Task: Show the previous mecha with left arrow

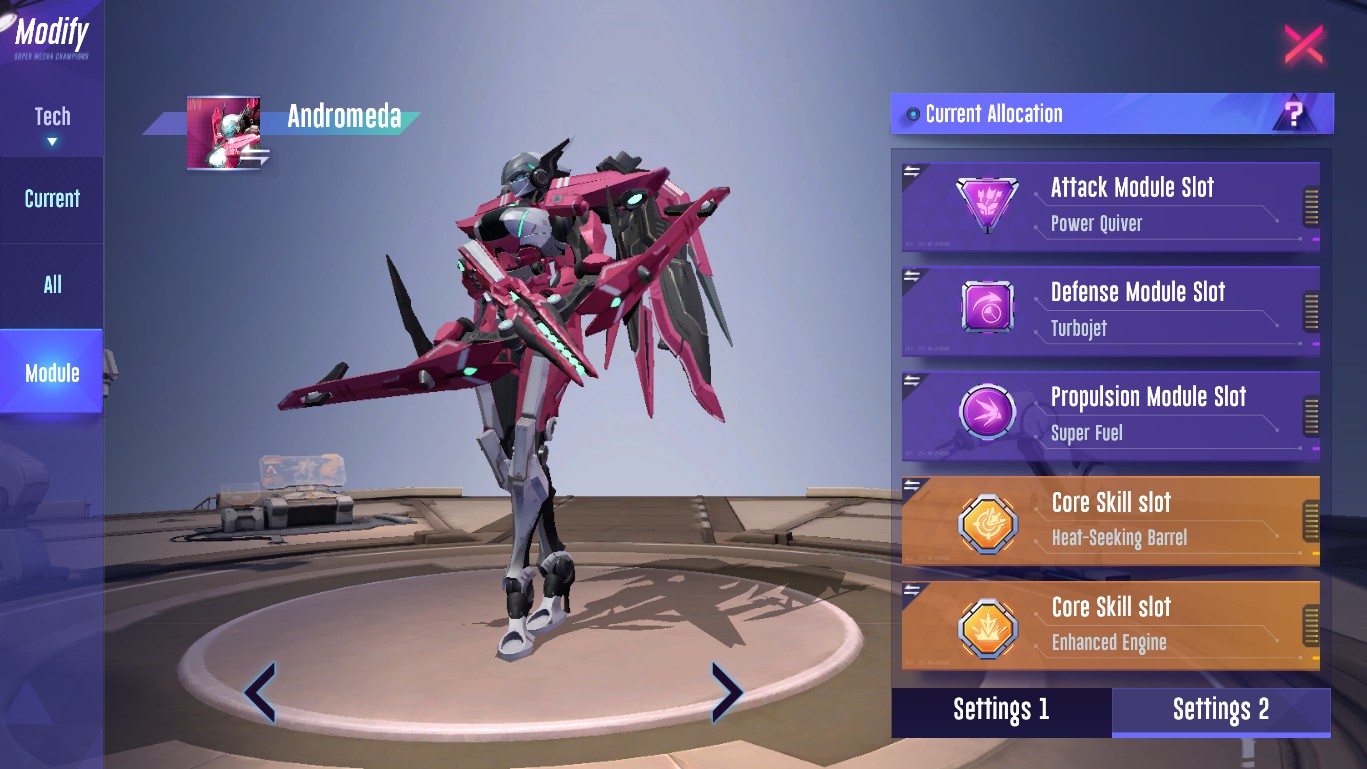Action: (260, 691)
